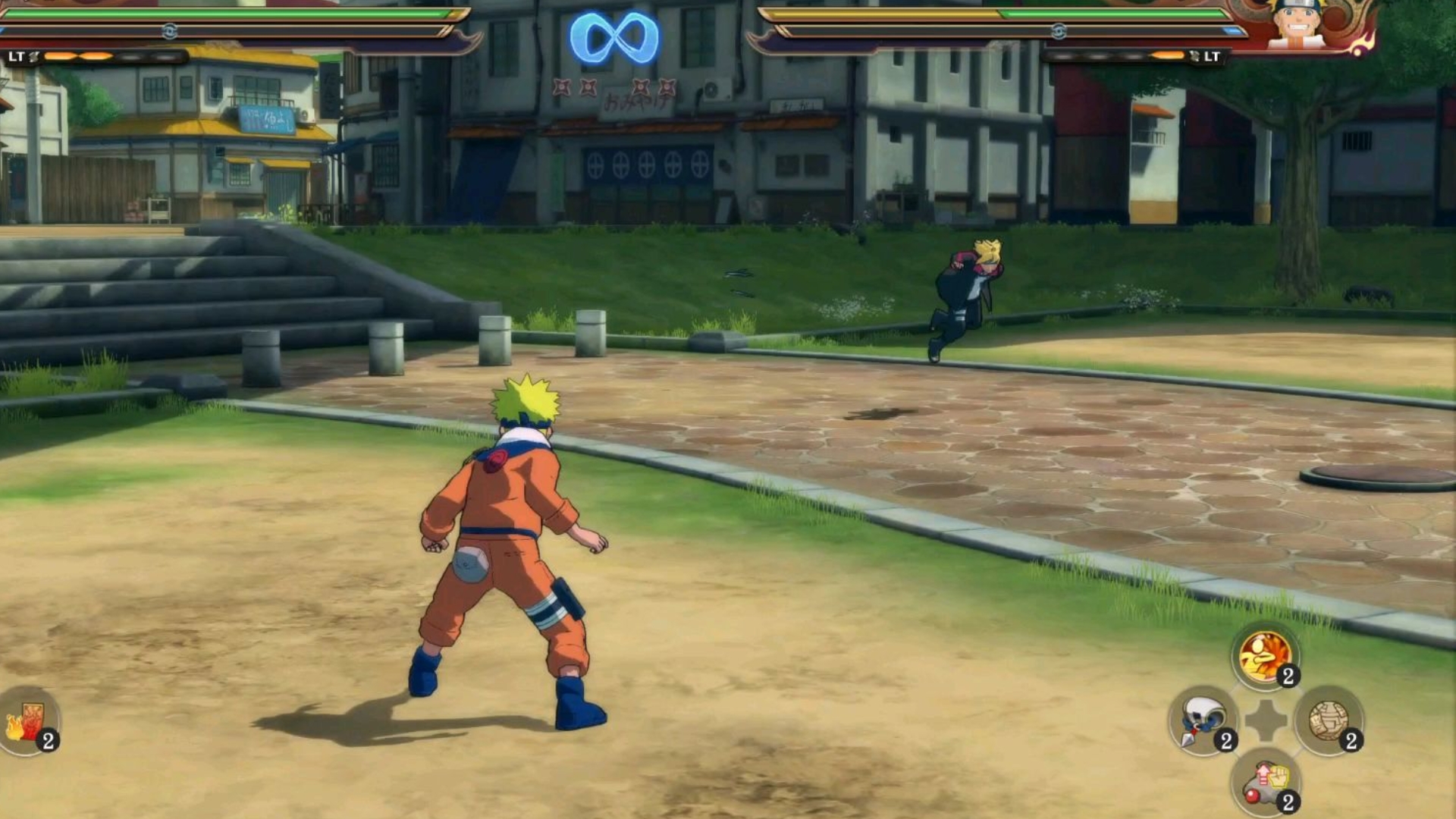The image size is (1456, 819).
Task: Activate the orange flaming fighter item
Action: (x=1264, y=657)
